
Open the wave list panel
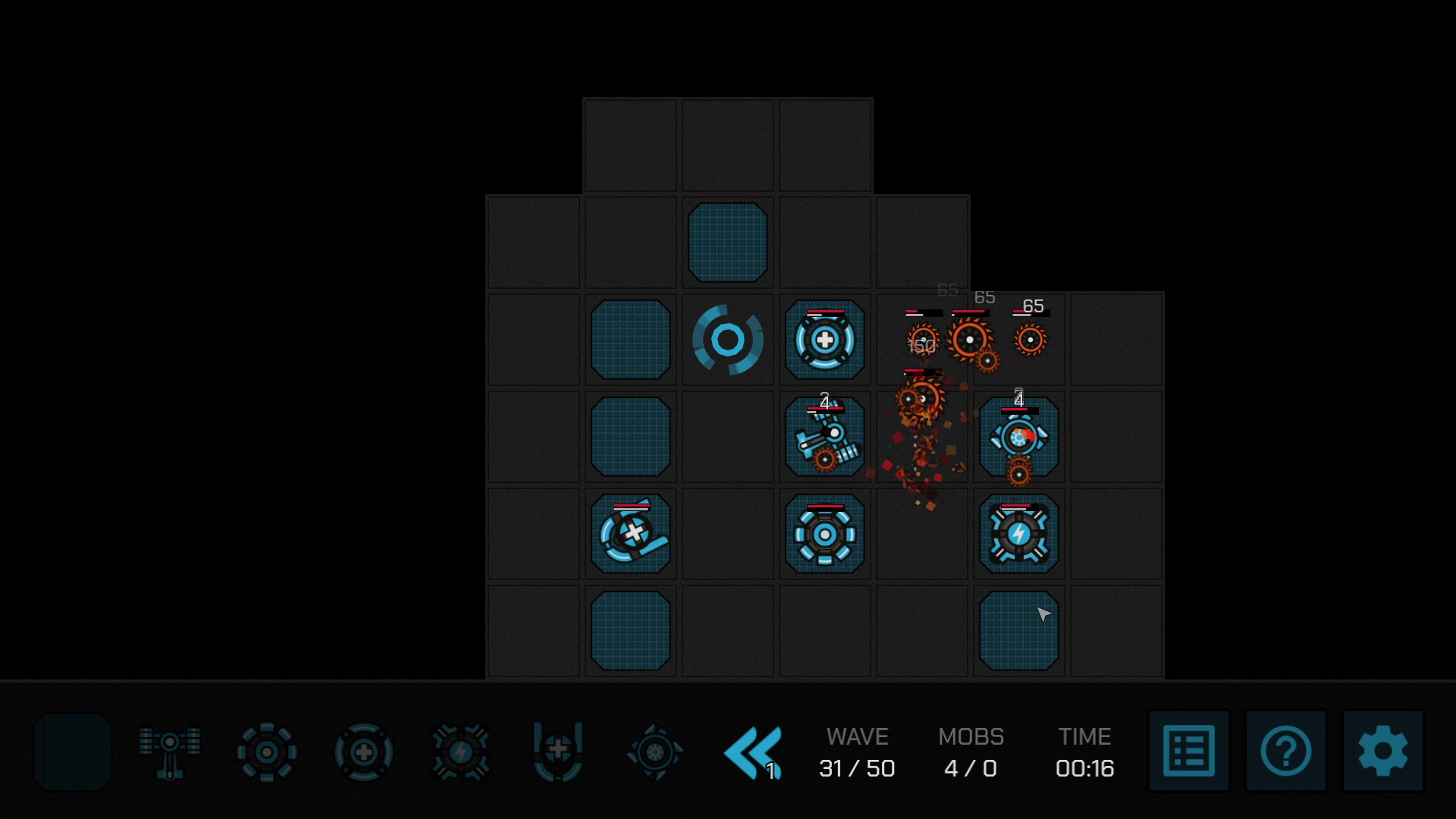pyautogui.click(x=1189, y=751)
